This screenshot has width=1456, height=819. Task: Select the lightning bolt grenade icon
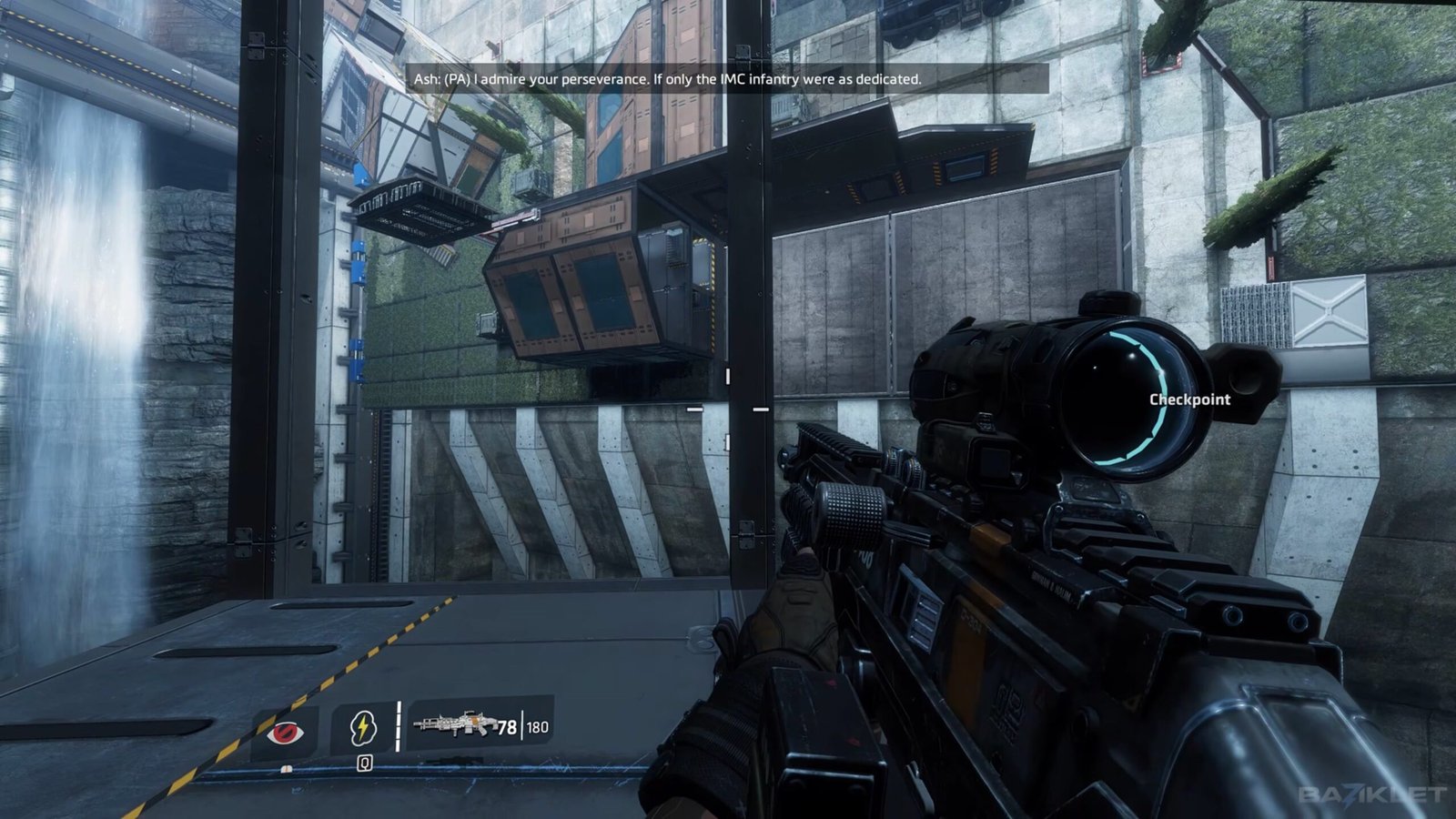coord(363,728)
